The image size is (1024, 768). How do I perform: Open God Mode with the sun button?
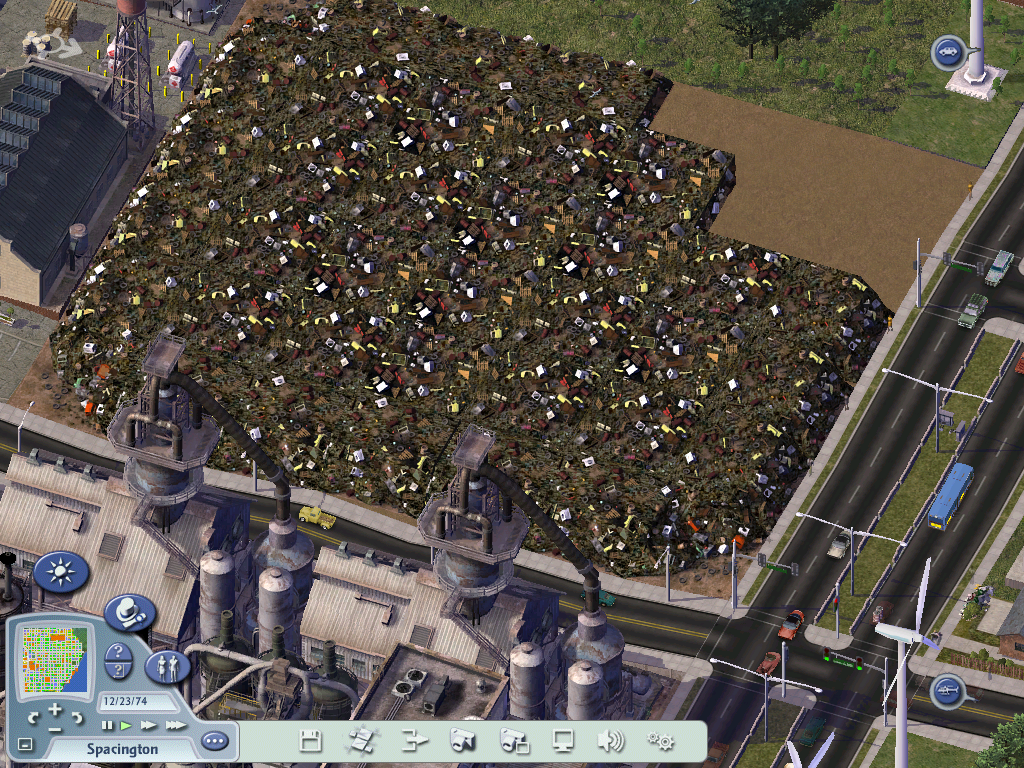pyautogui.click(x=61, y=573)
